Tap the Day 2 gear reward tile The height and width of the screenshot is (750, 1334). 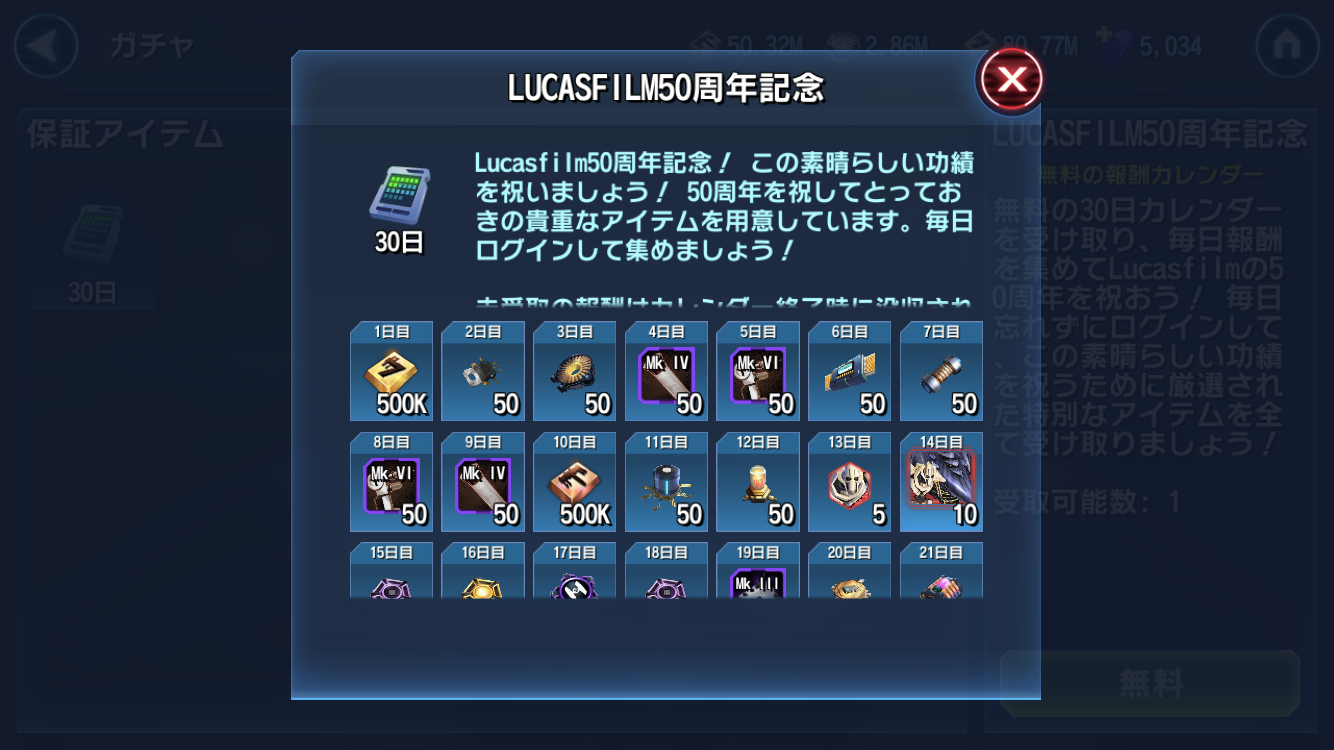pyautogui.click(x=483, y=372)
